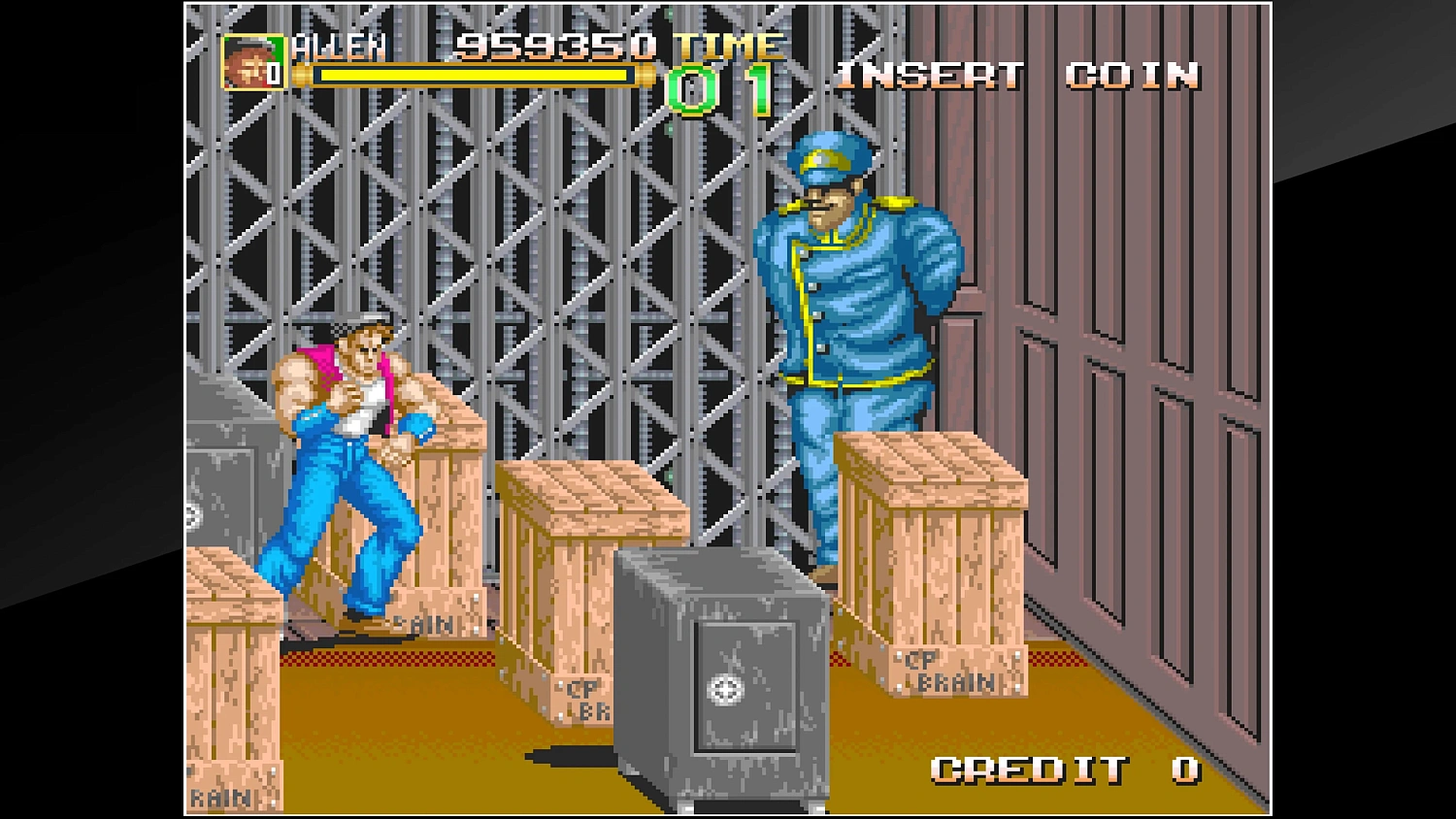Click the CREDIT 0 display
Screen dimensions: 1456x819
click(x=1063, y=771)
